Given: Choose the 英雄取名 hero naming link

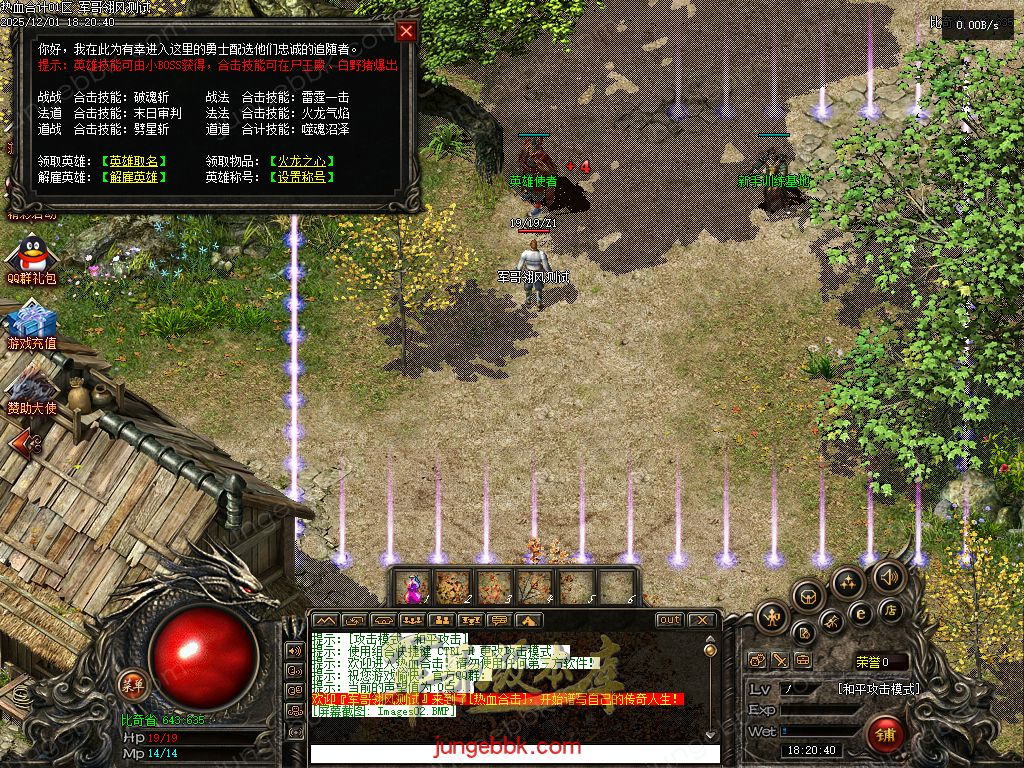Looking at the screenshot, I should click(137, 161).
